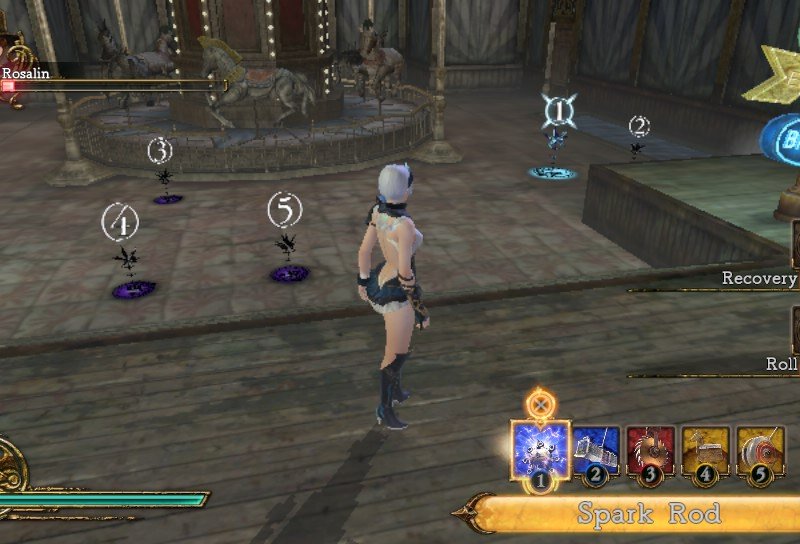This screenshot has height=544, width=800.
Task: Choose the round disc trap card numbered 5
Action: [760, 451]
